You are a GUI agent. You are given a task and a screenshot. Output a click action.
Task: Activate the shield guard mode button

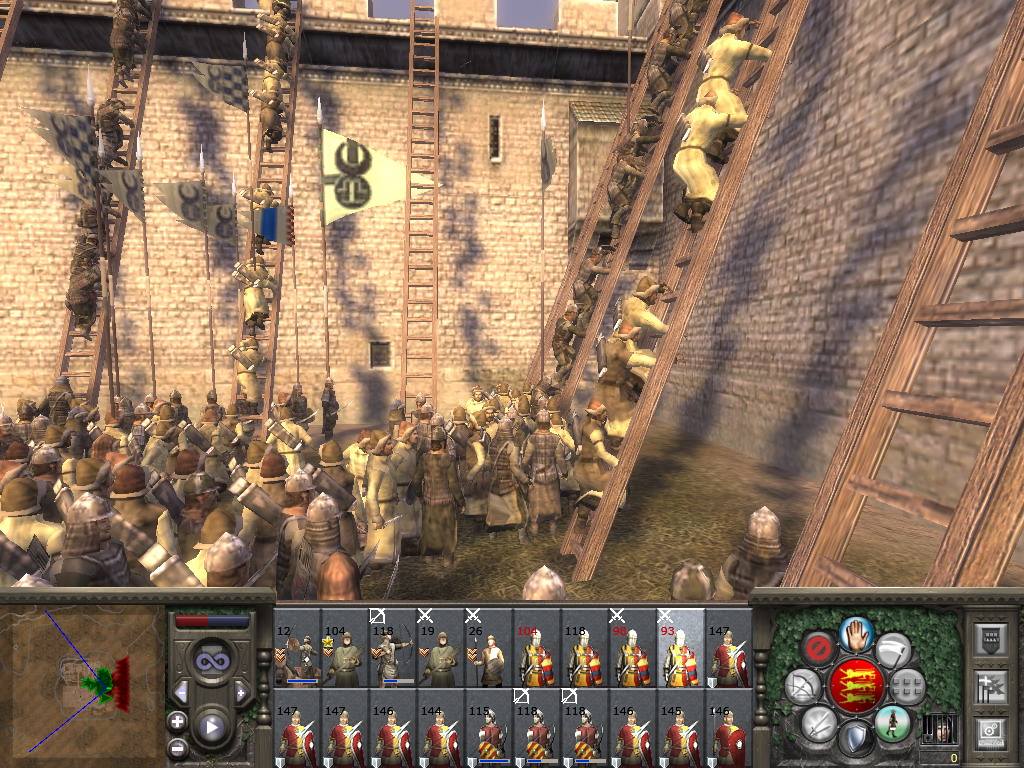856,740
